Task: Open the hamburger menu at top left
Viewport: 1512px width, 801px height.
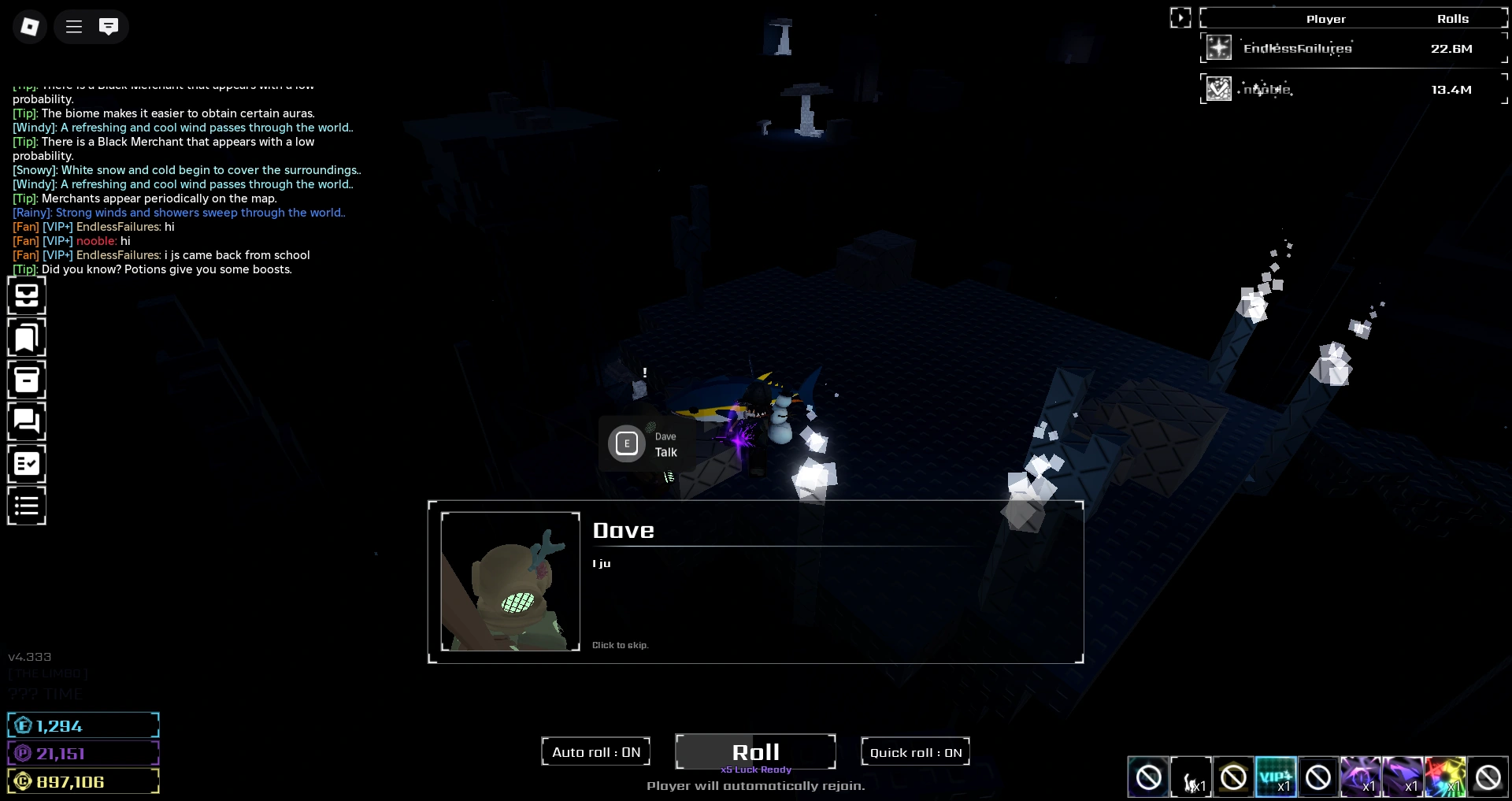Action: tap(72, 26)
